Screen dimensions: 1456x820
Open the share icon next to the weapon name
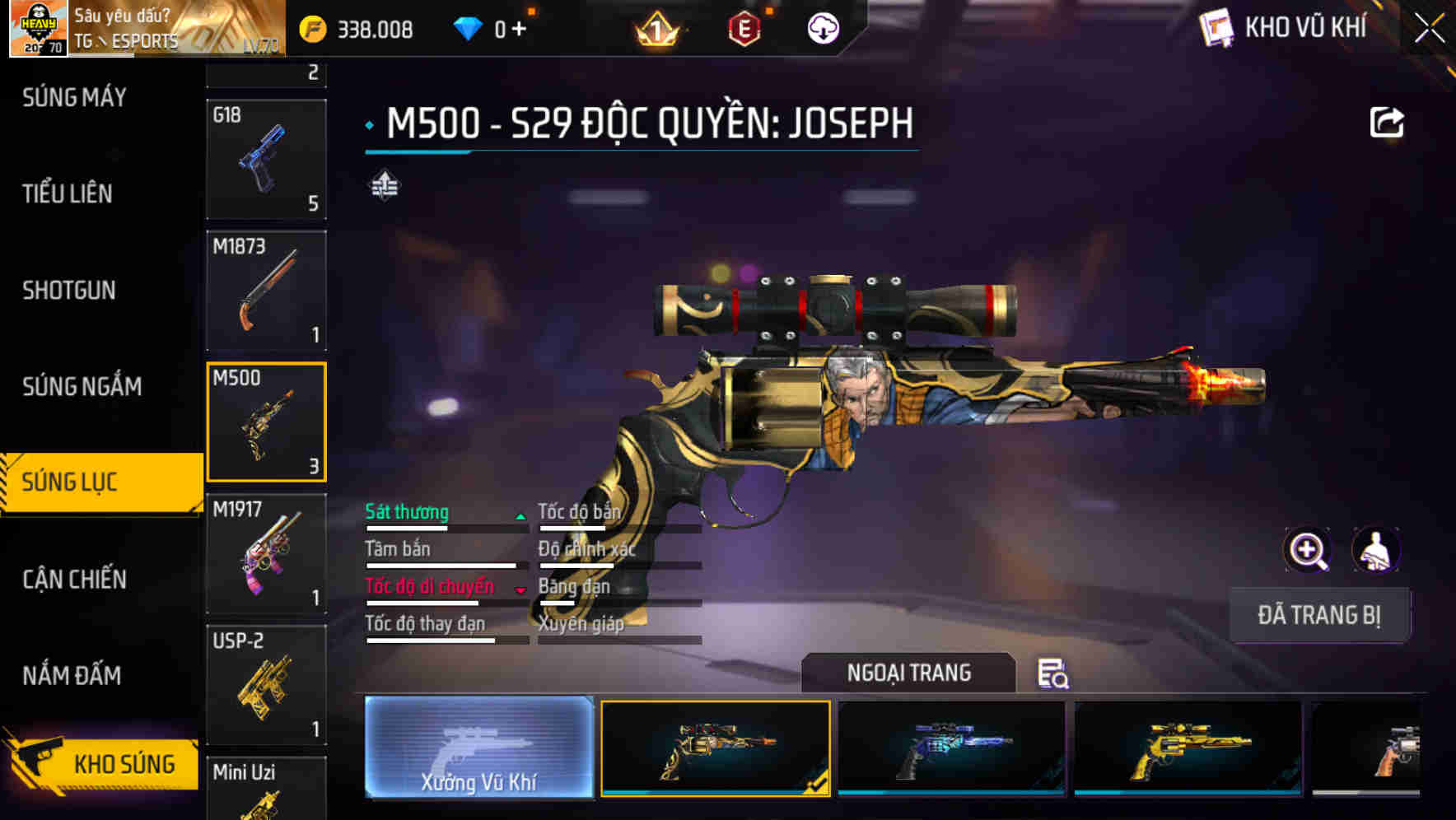pyautogui.click(x=1387, y=122)
